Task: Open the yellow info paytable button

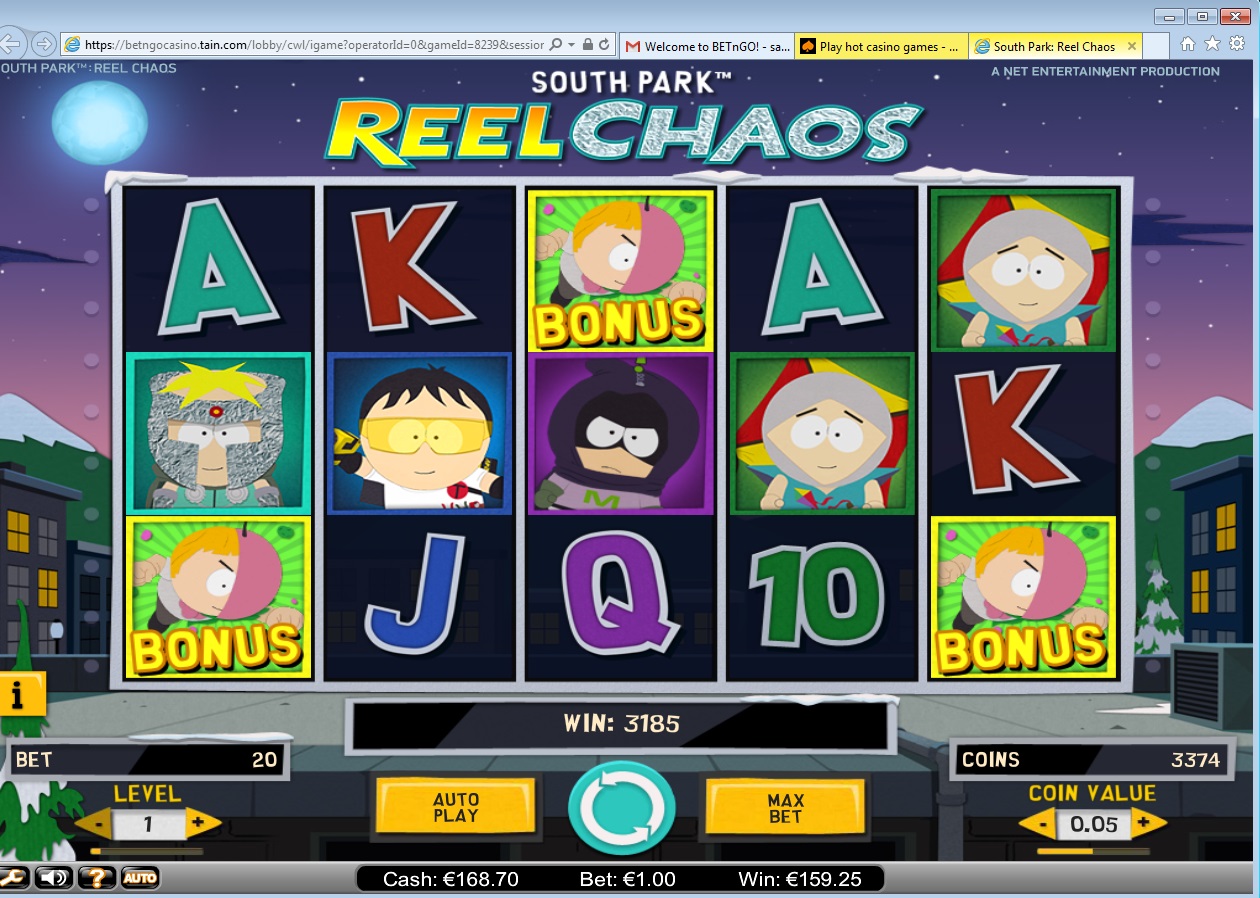Action: click(19, 693)
